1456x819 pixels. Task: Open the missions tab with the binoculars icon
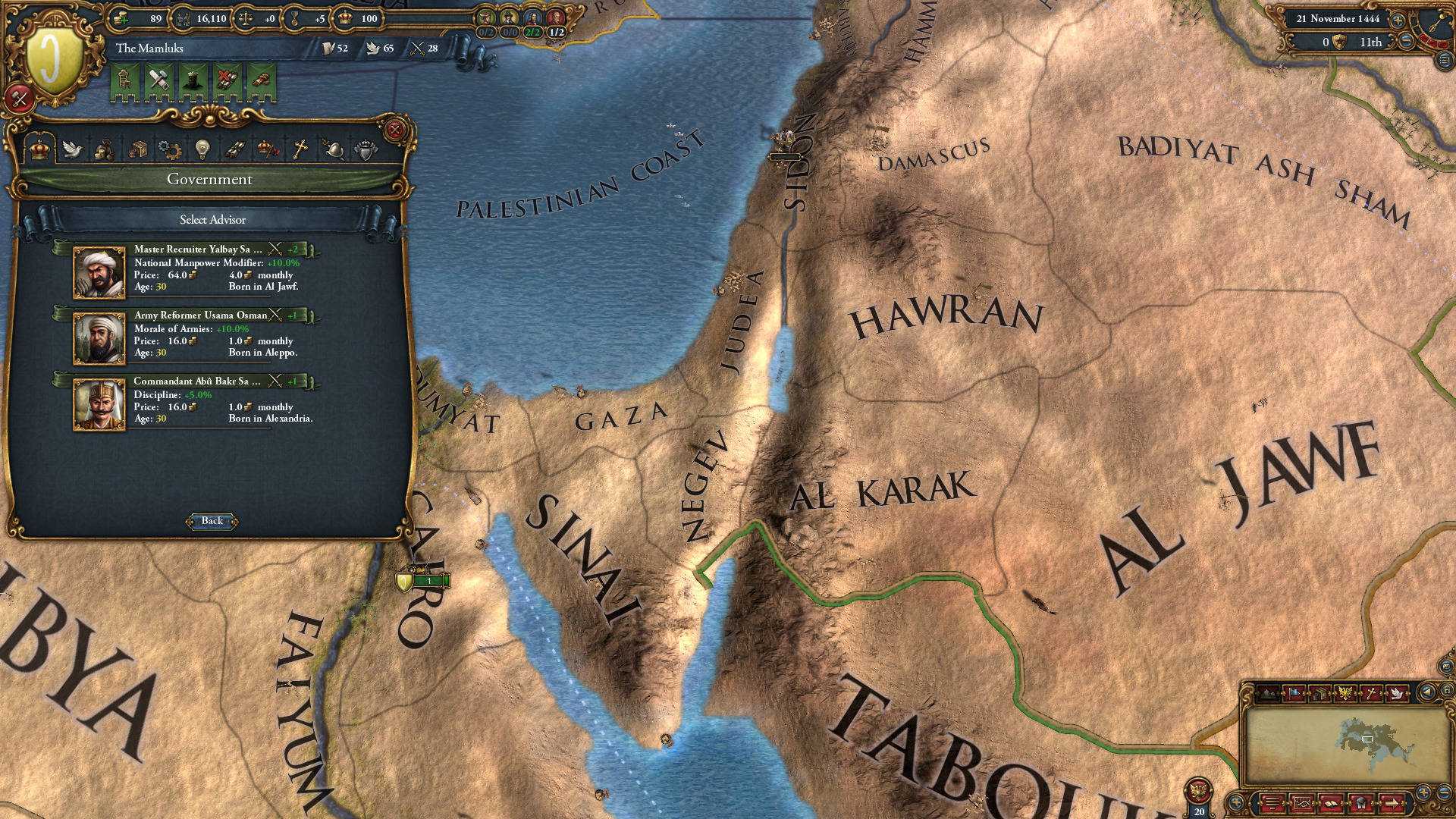(234, 149)
